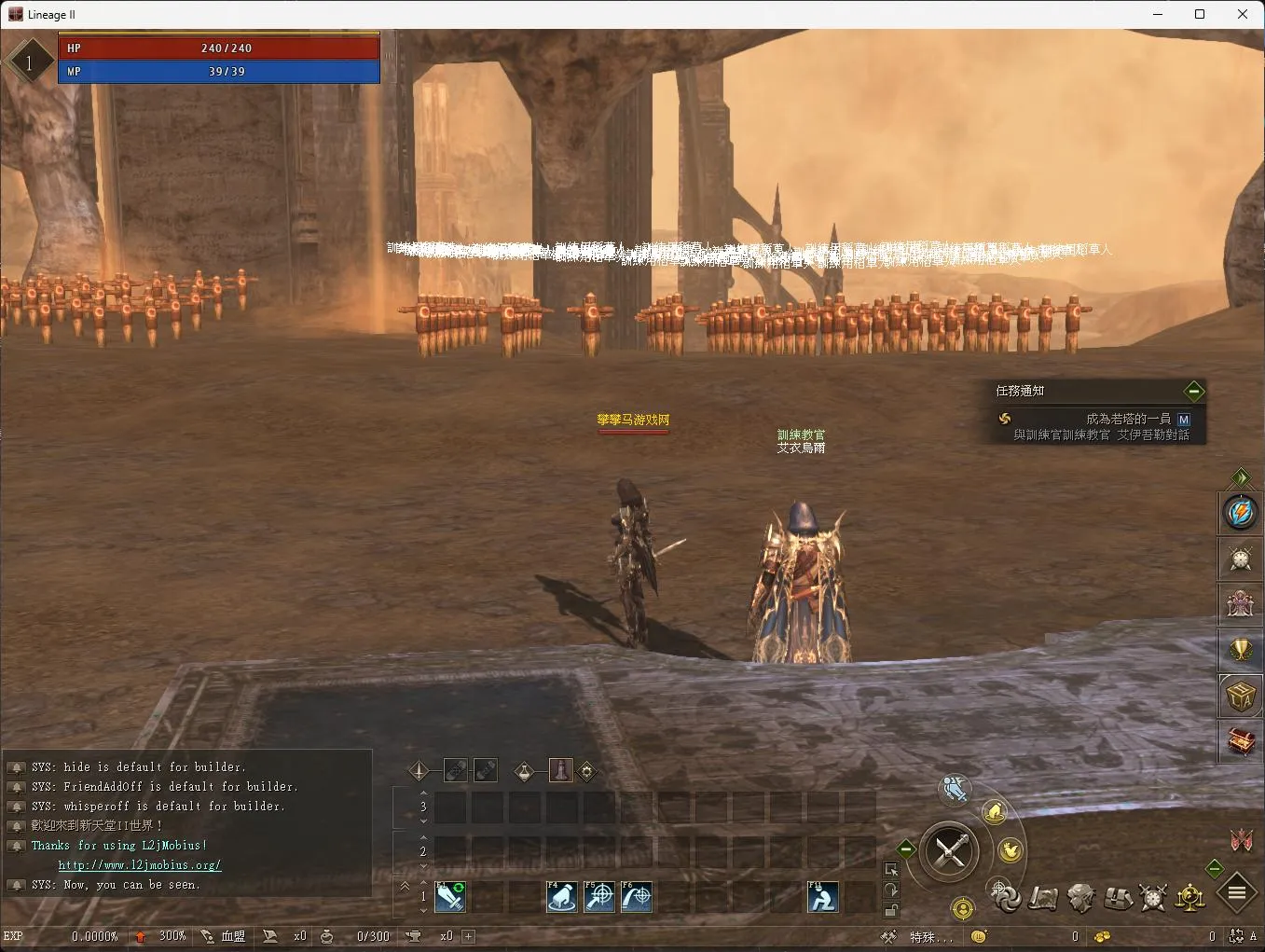Minimize the quest notification panel
This screenshot has width=1265, height=952.
(1193, 391)
